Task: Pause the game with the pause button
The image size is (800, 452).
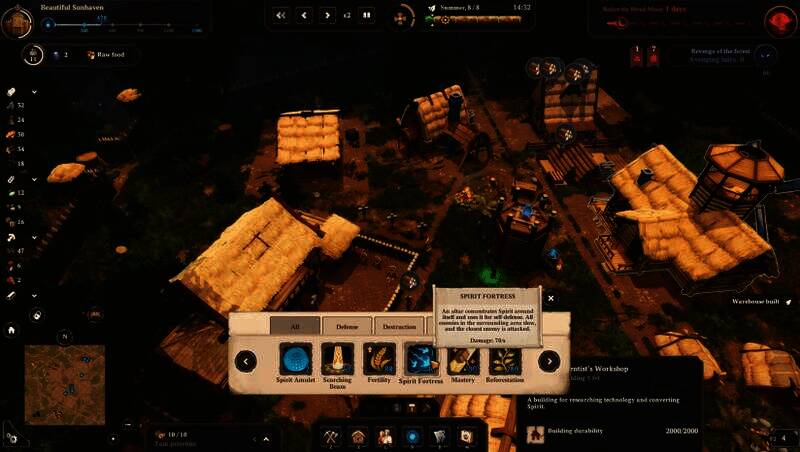Action: [367, 15]
